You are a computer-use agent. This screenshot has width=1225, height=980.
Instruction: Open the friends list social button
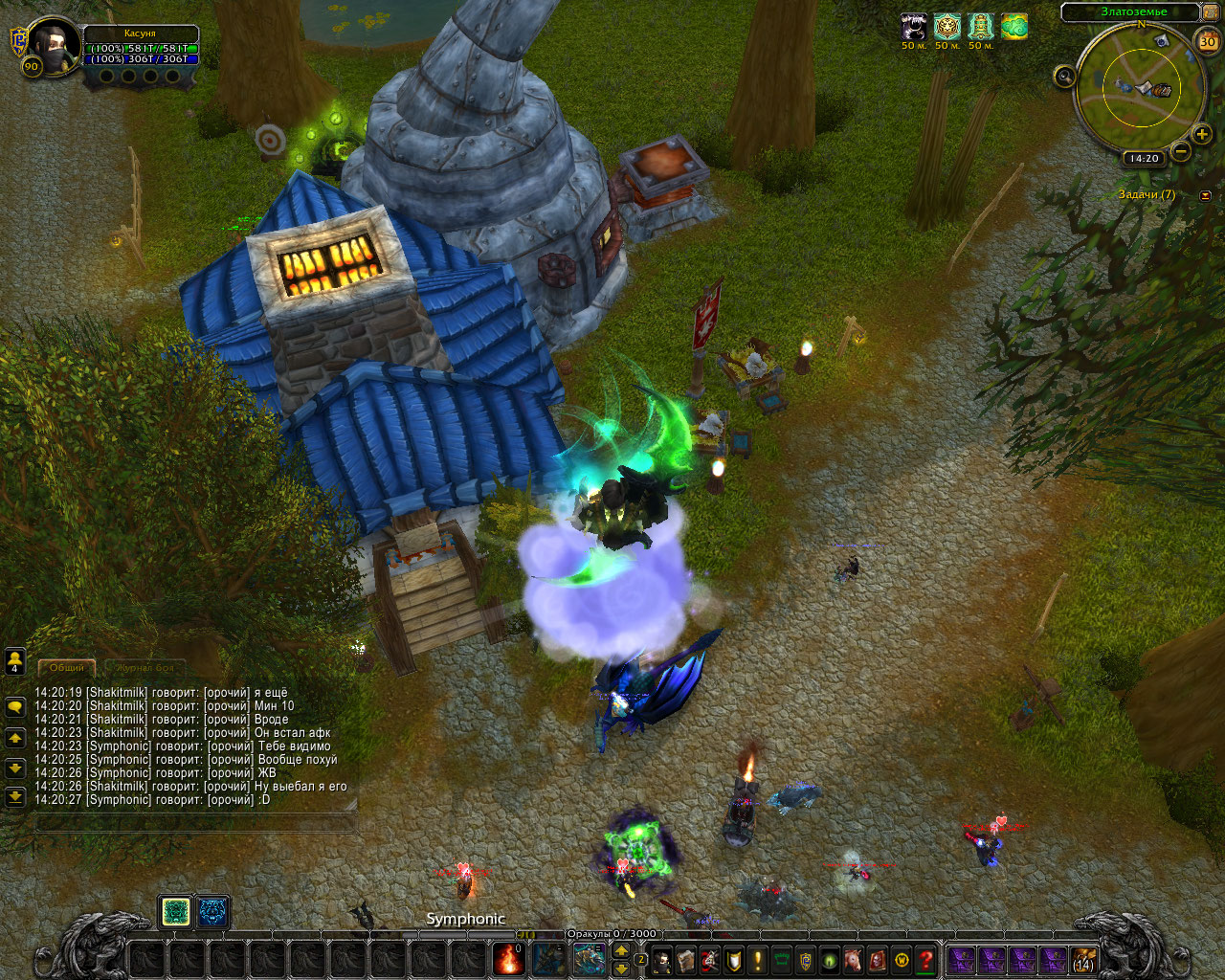15,661
